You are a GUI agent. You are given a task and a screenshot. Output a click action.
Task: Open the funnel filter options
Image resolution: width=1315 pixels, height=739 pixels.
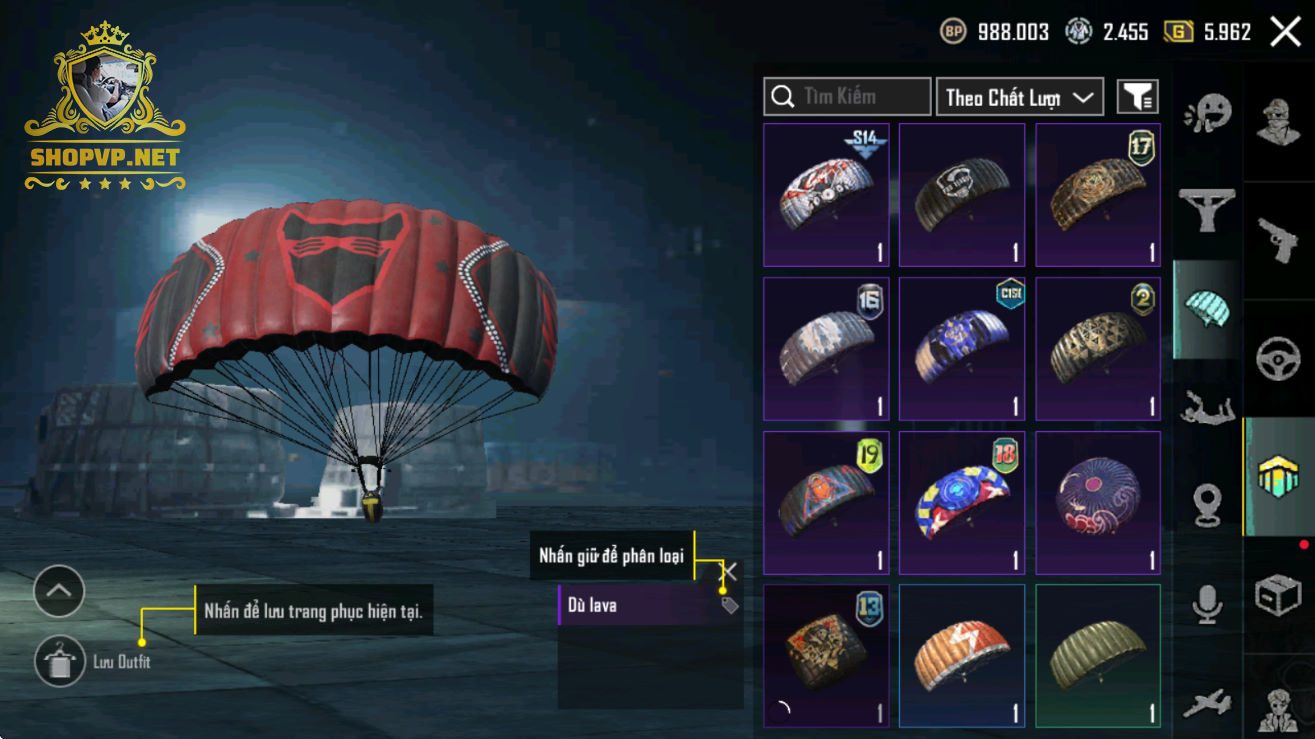1137,97
